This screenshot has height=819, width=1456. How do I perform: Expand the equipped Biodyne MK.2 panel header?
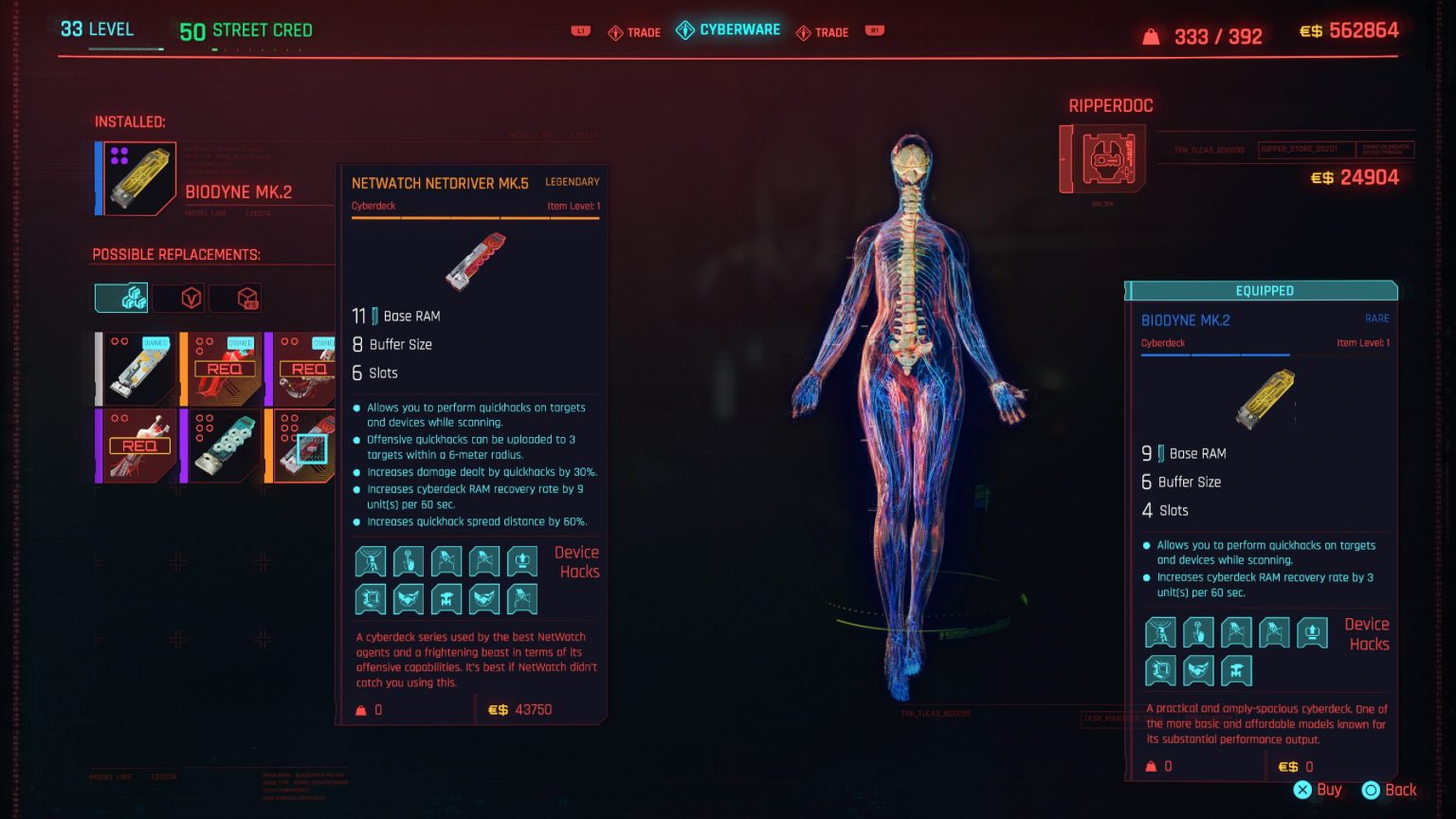coord(1261,290)
